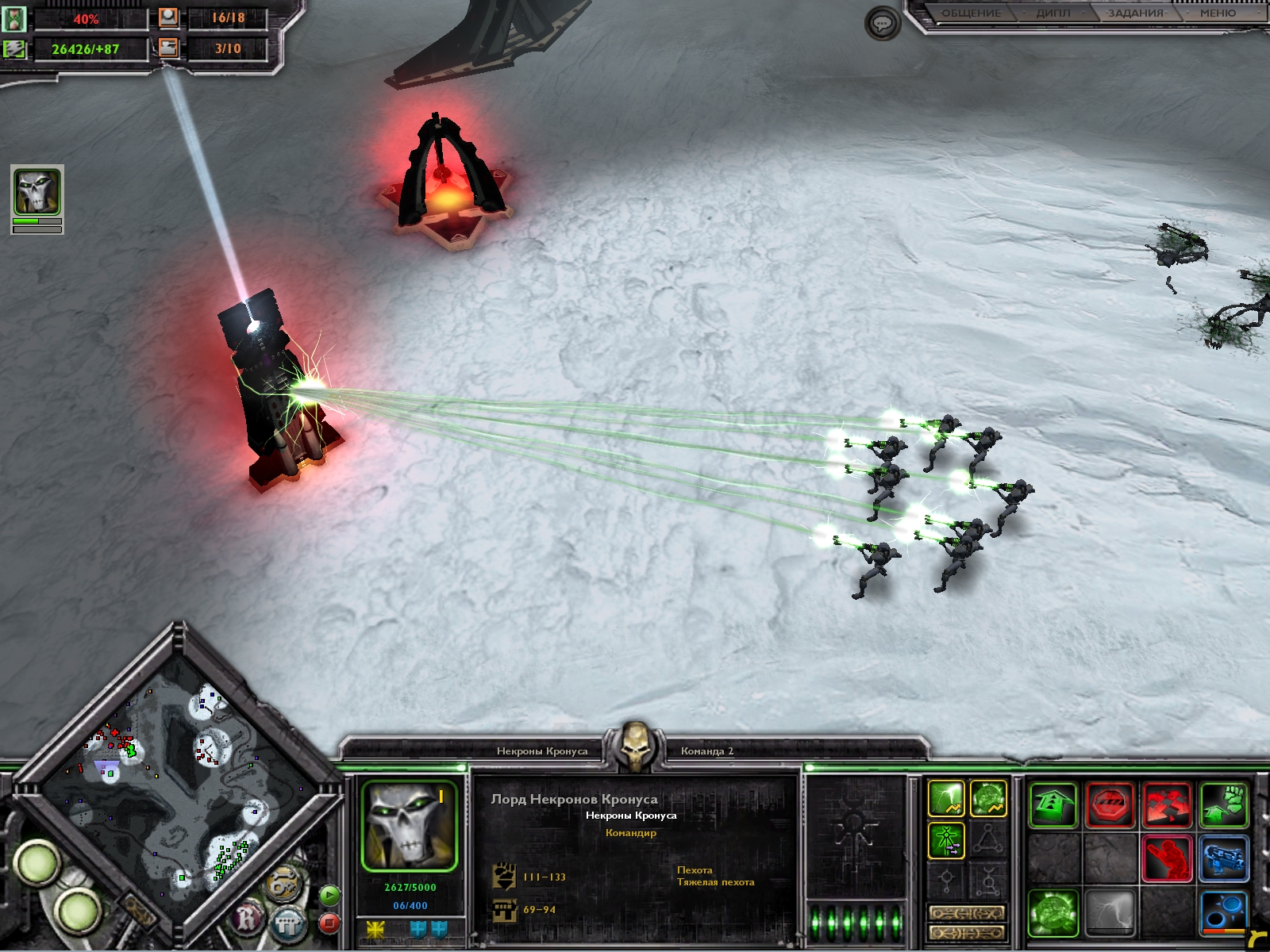Select the Necron Lord hero portrait shortcut

(x=37, y=192)
